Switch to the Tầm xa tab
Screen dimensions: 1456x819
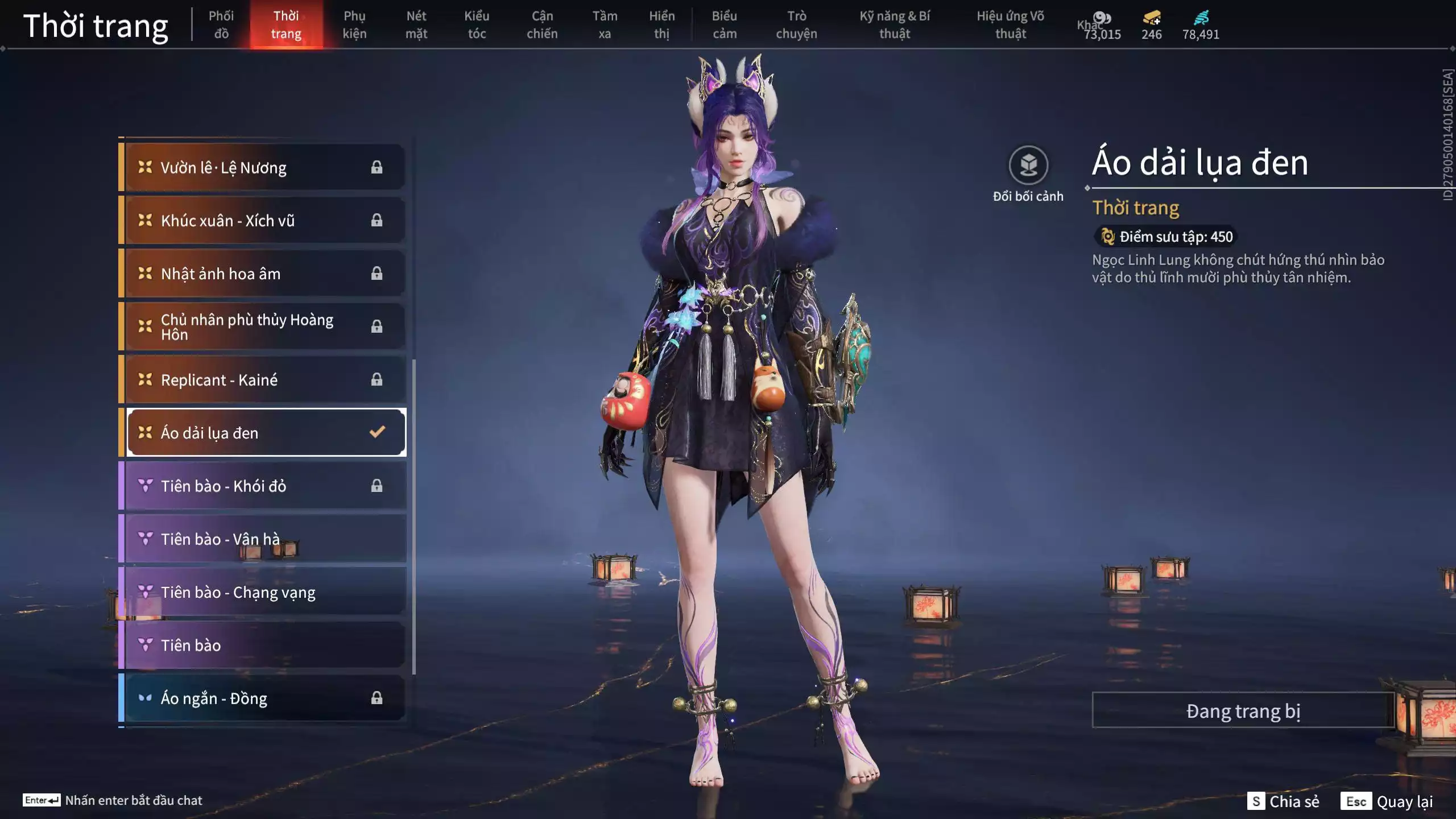pos(605,24)
